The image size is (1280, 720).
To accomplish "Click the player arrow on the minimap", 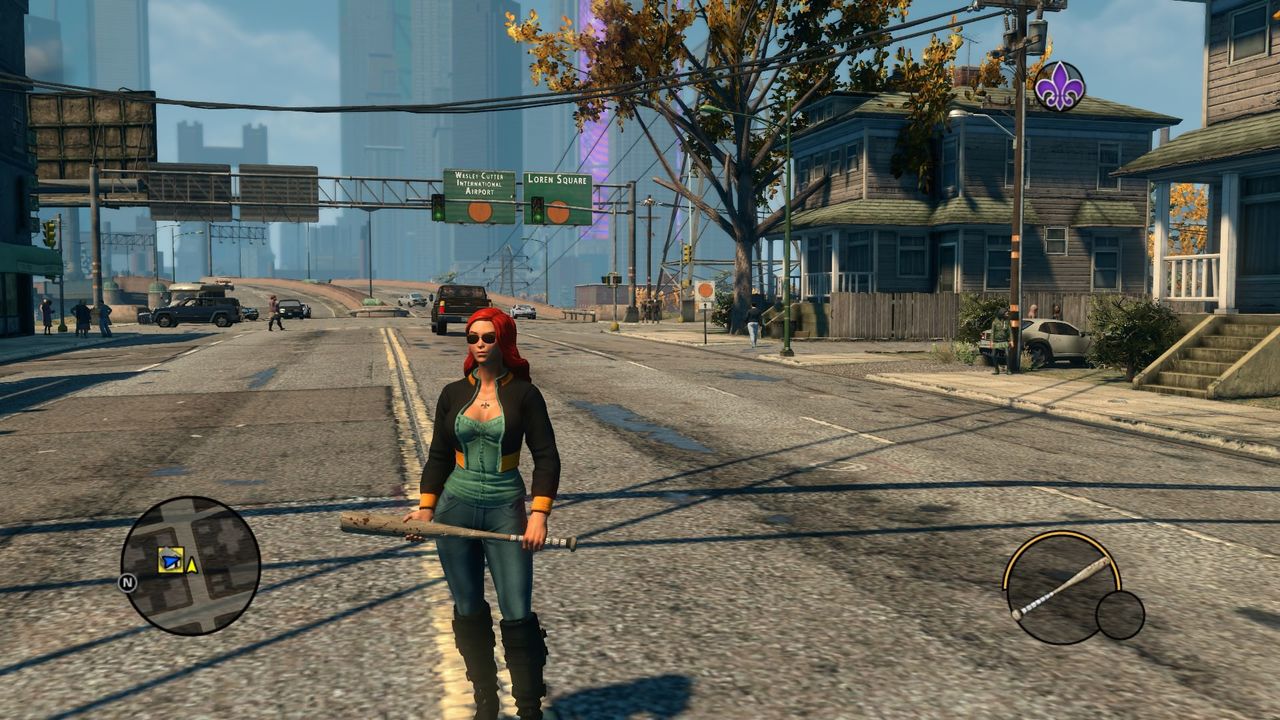I will [191, 563].
